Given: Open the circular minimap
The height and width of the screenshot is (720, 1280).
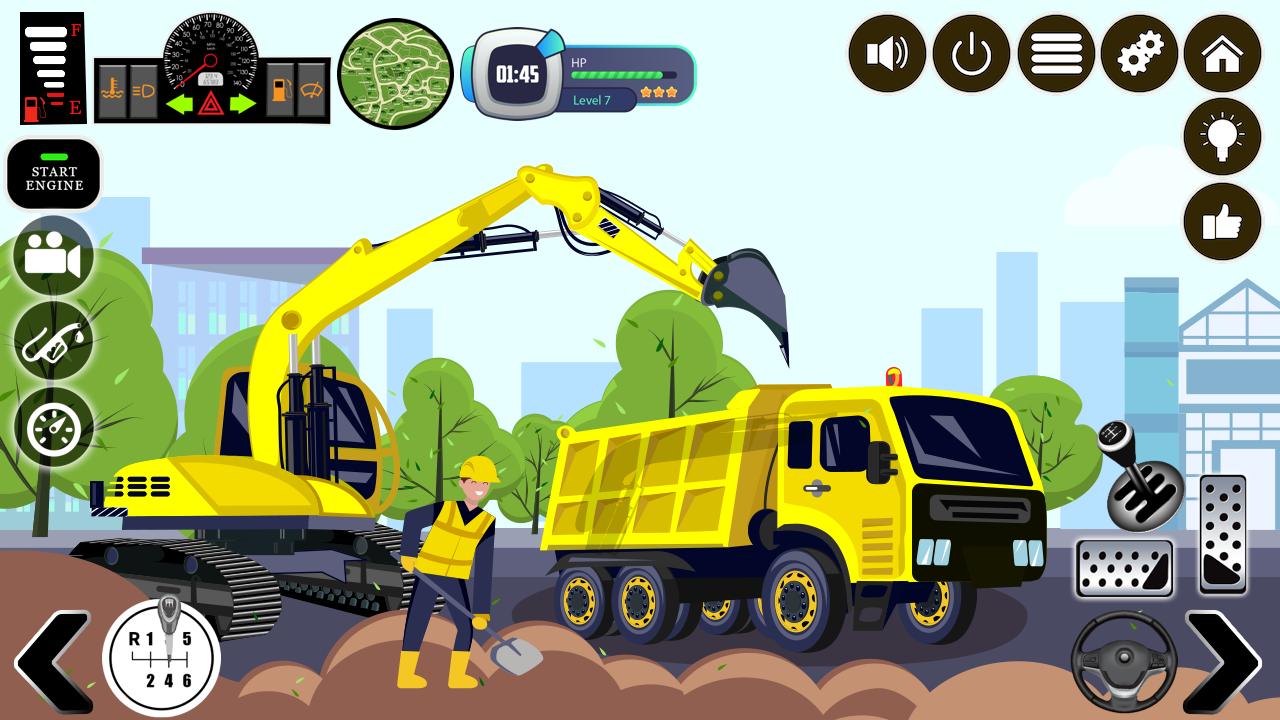Looking at the screenshot, I should pos(395,74).
